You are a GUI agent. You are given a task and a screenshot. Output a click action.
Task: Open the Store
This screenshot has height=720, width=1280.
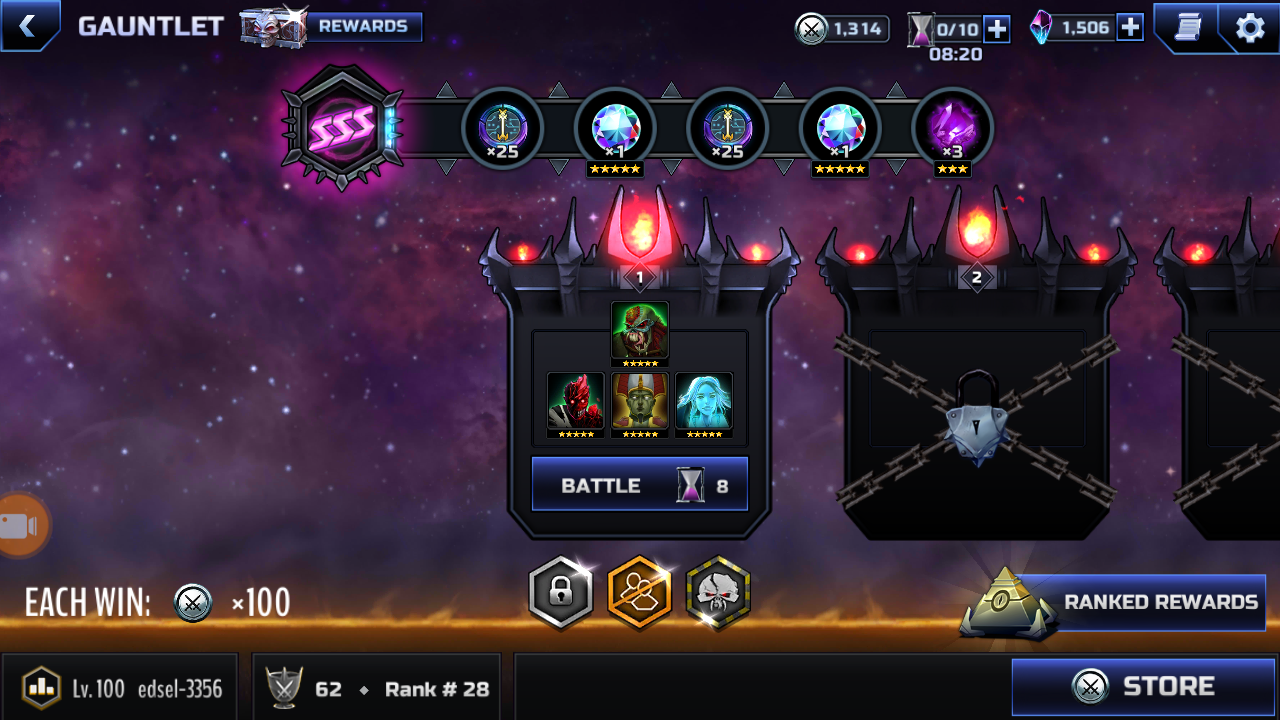(1143, 686)
